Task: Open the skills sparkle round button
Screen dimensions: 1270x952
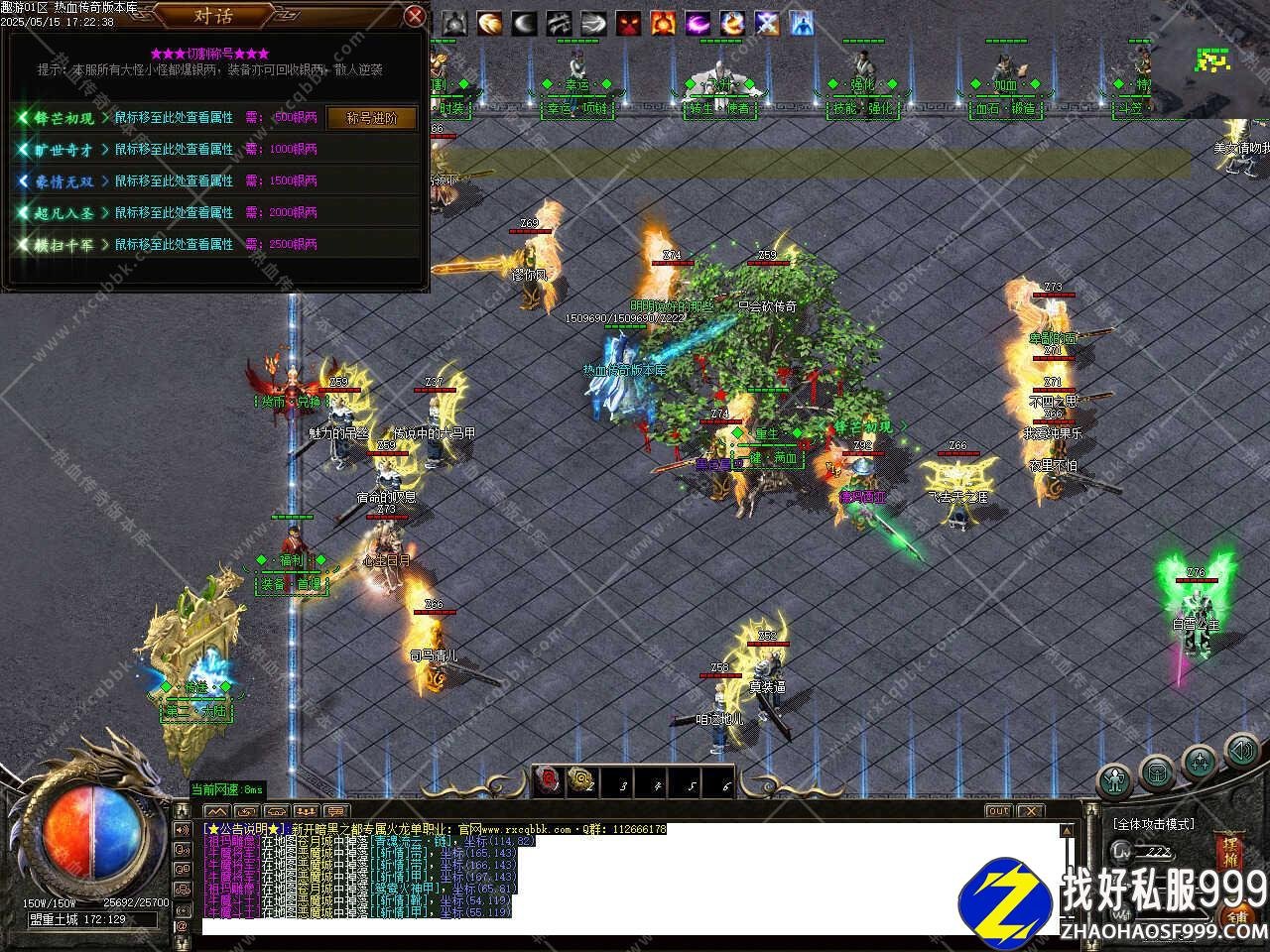Action: [x=1201, y=763]
